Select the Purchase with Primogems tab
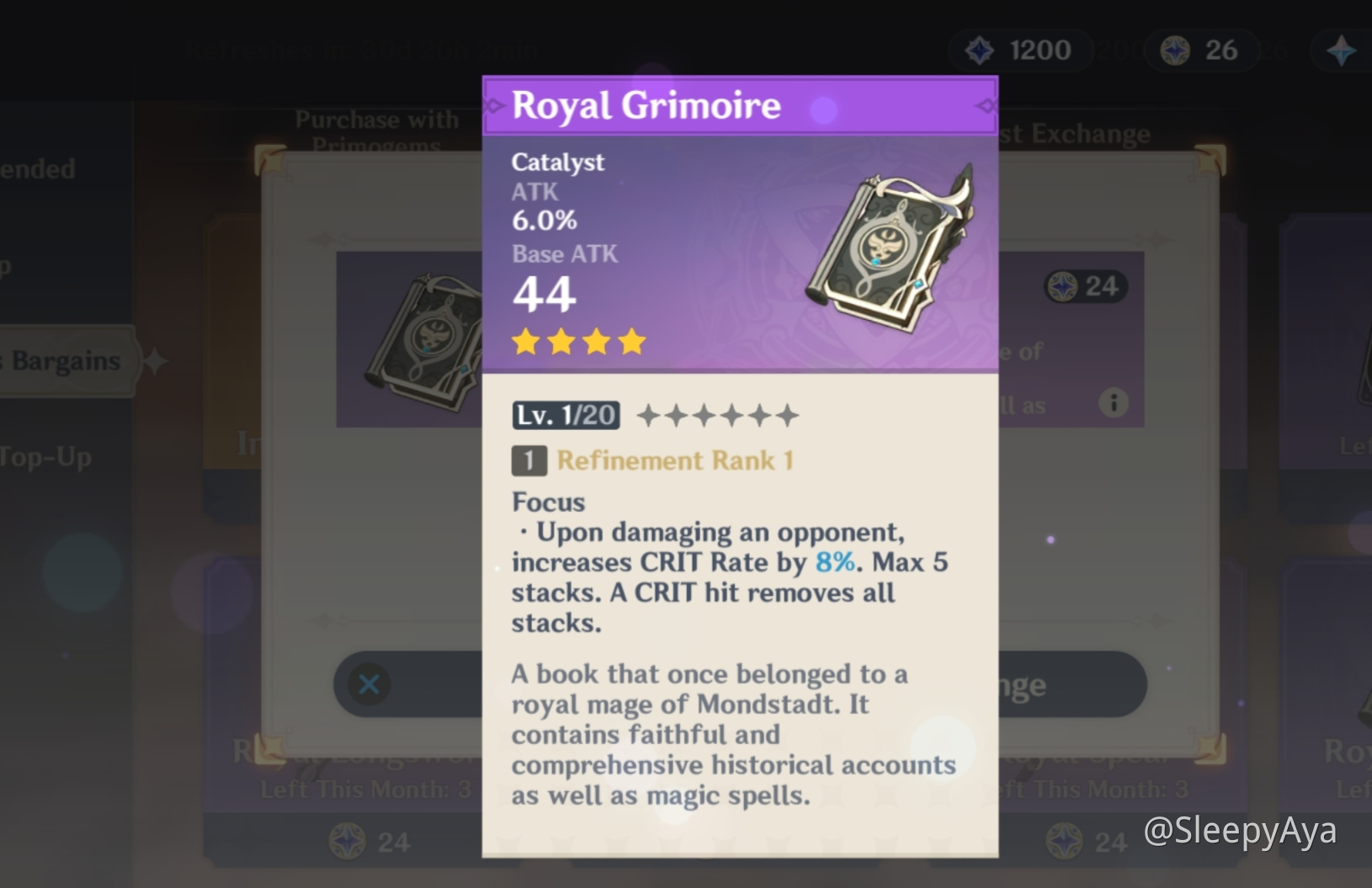 point(378,133)
